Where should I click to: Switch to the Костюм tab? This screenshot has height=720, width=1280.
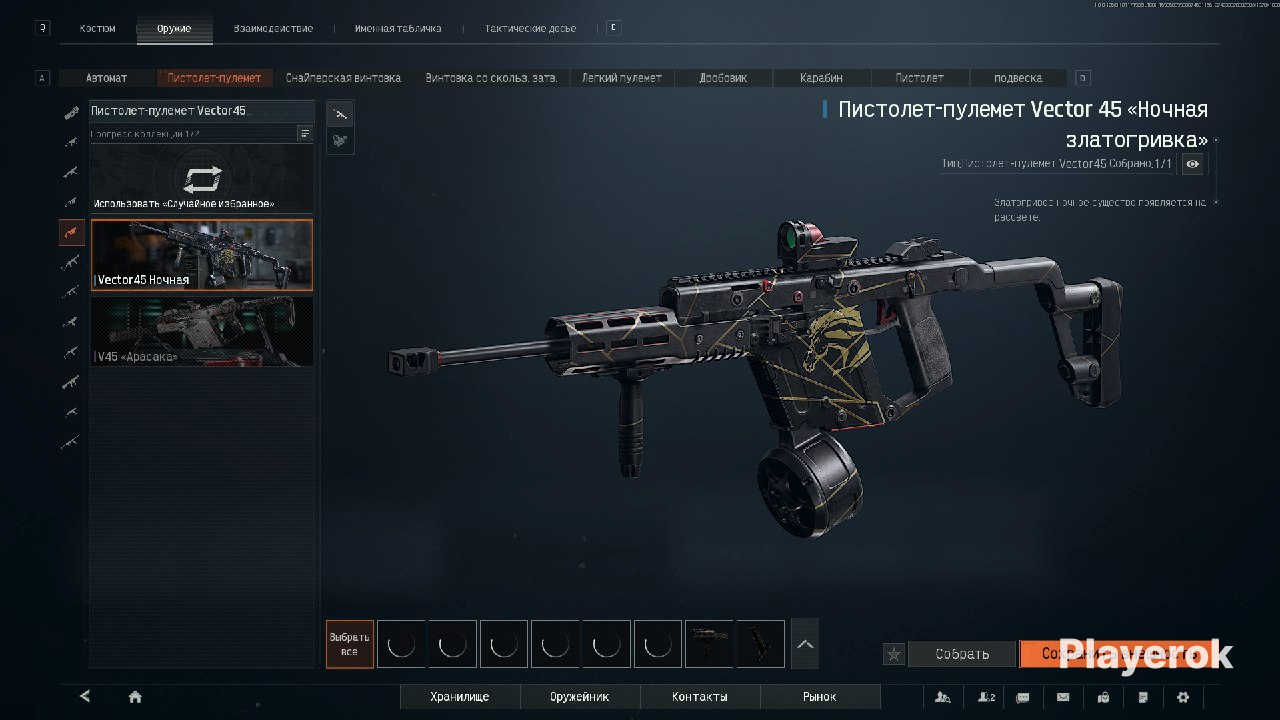pyautogui.click(x=97, y=29)
